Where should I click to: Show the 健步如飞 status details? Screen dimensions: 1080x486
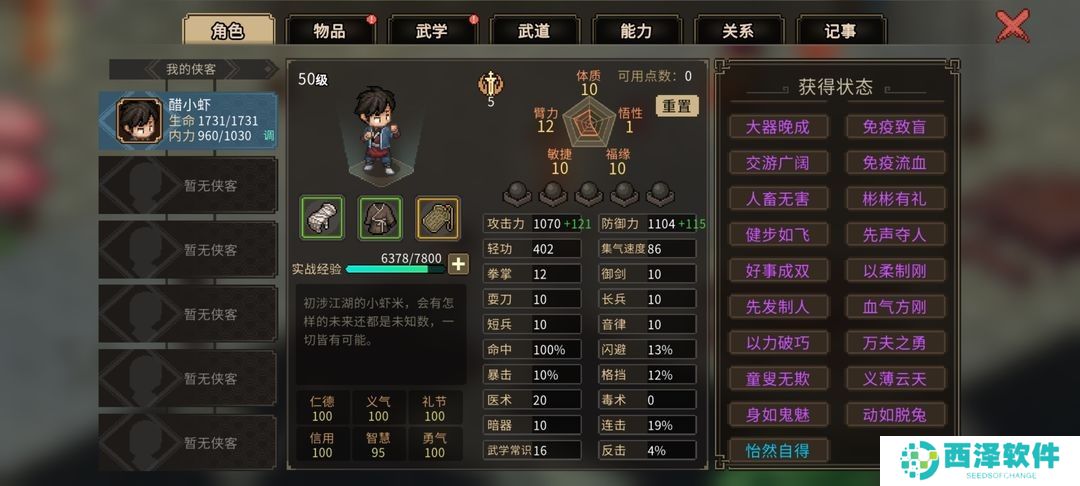(777, 235)
